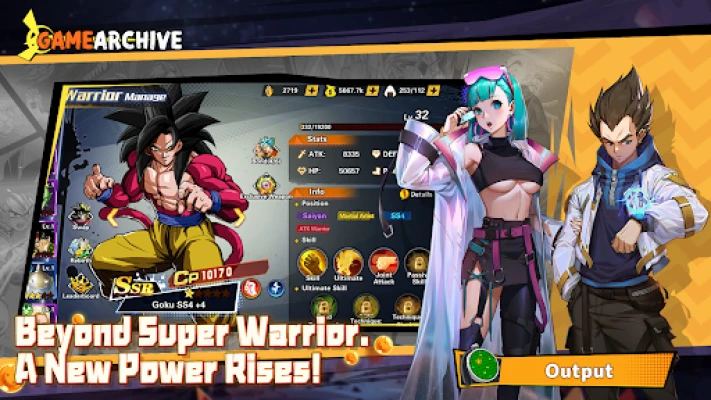Image resolution: width=711 pixels, height=400 pixels.
Task: Add more gold coins with plus button
Action: pos(311,91)
